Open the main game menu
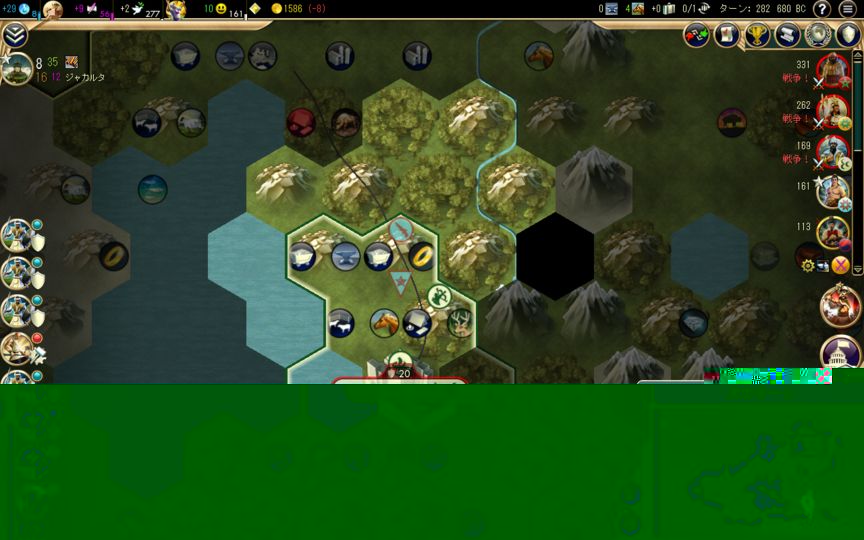 pos(847,9)
